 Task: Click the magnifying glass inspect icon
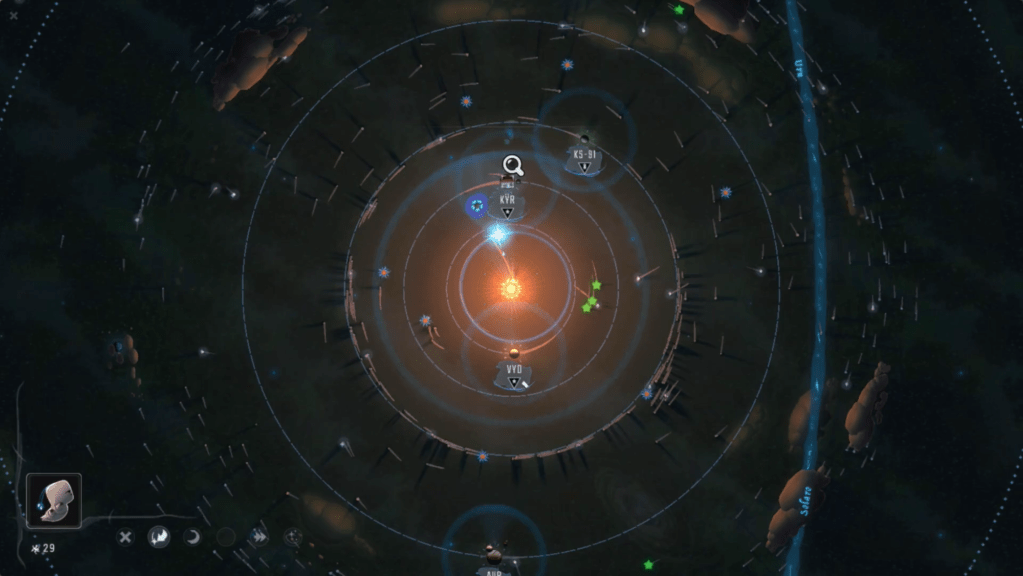coord(513,165)
